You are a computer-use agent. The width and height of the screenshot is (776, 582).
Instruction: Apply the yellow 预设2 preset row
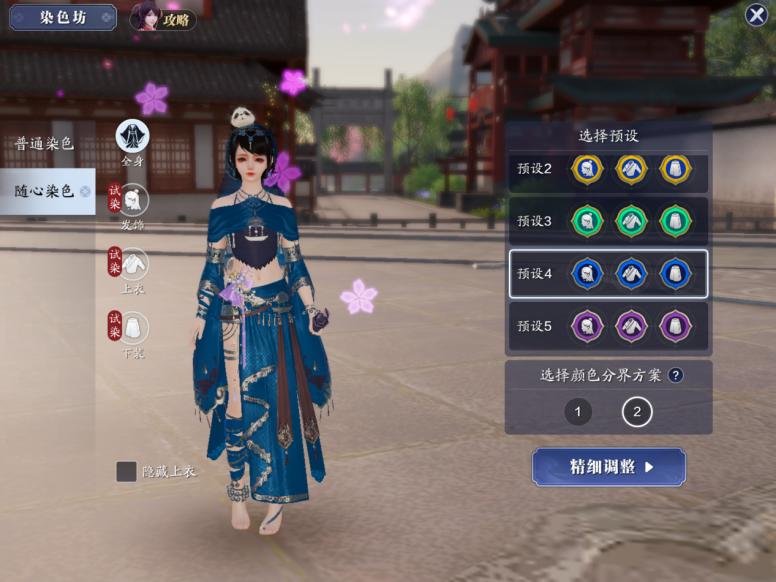608,169
